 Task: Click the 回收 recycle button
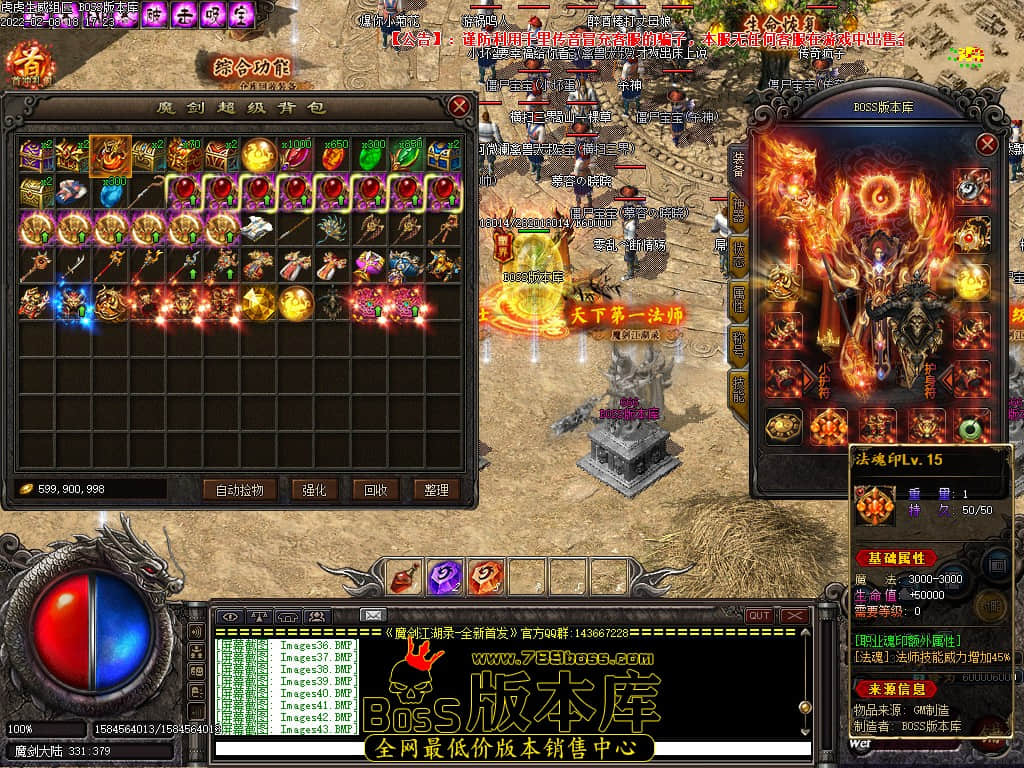[375, 490]
